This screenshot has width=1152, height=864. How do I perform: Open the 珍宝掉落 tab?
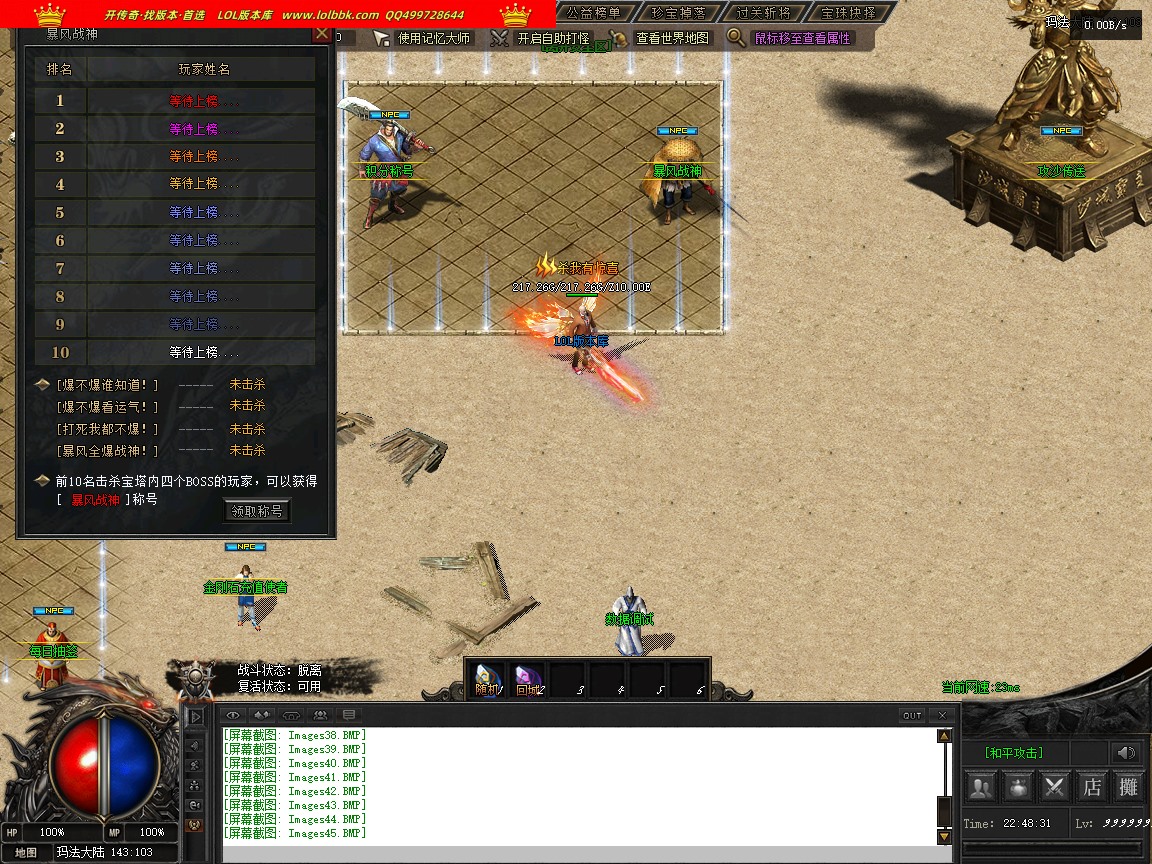678,13
